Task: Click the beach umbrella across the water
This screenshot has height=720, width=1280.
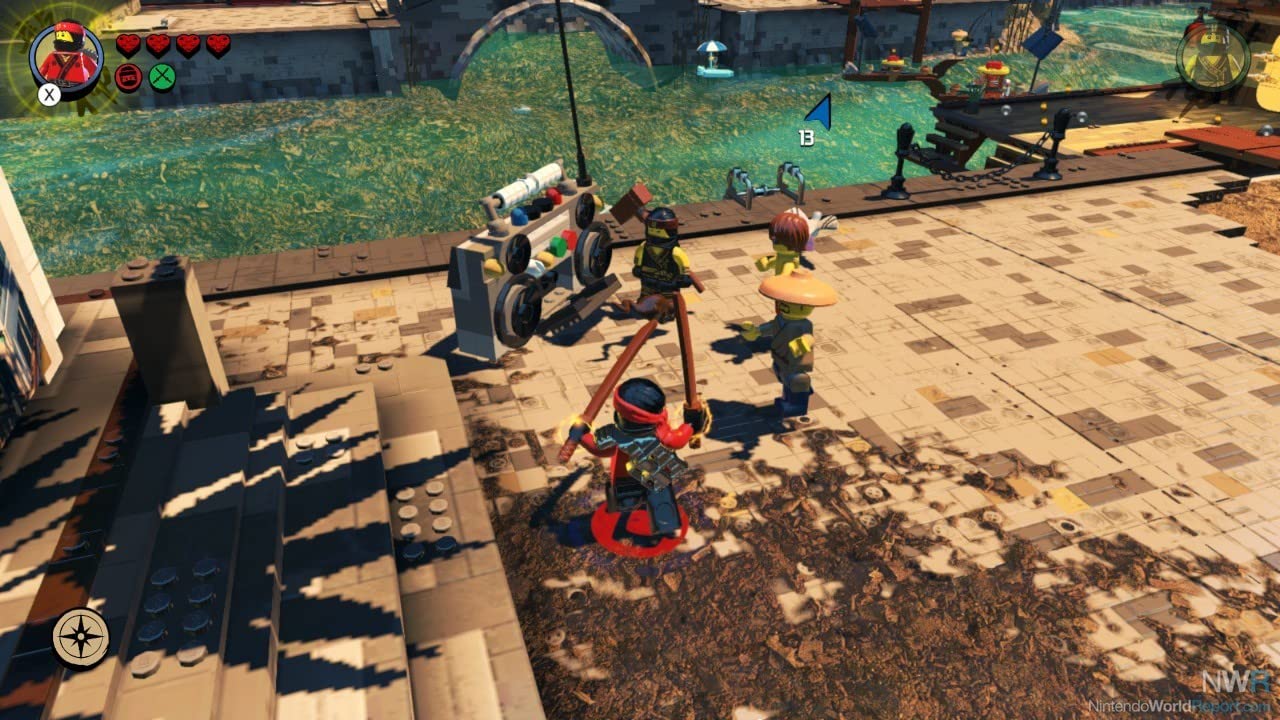Action: pyautogui.click(x=713, y=45)
